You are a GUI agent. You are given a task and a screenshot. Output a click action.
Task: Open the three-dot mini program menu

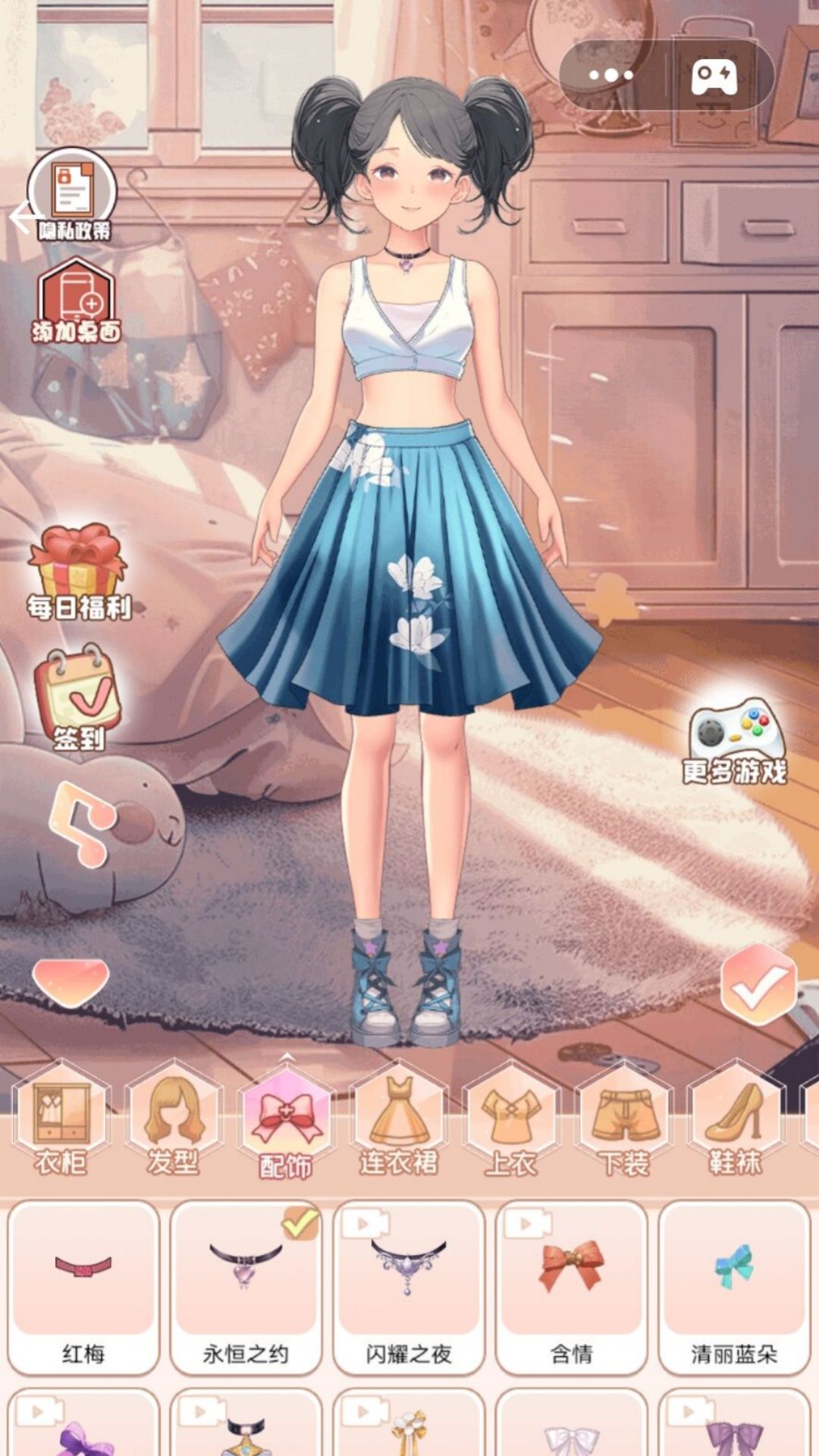(x=611, y=74)
